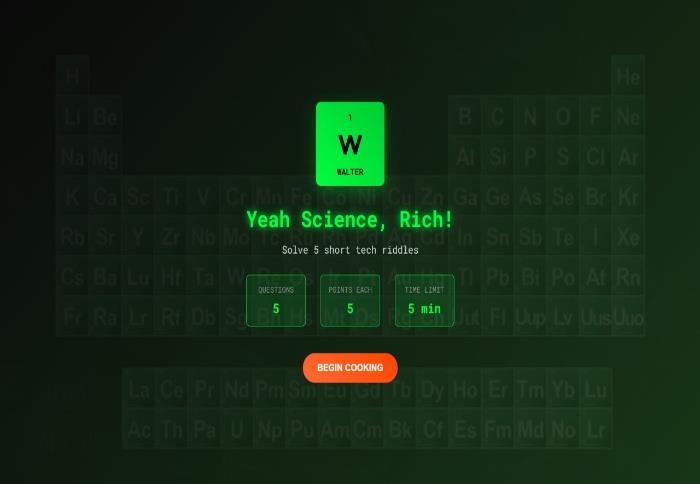This screenshot has height=484, width=700.
Task: Start the quiz with Begin Cooking
Action: tap(350, 367)
